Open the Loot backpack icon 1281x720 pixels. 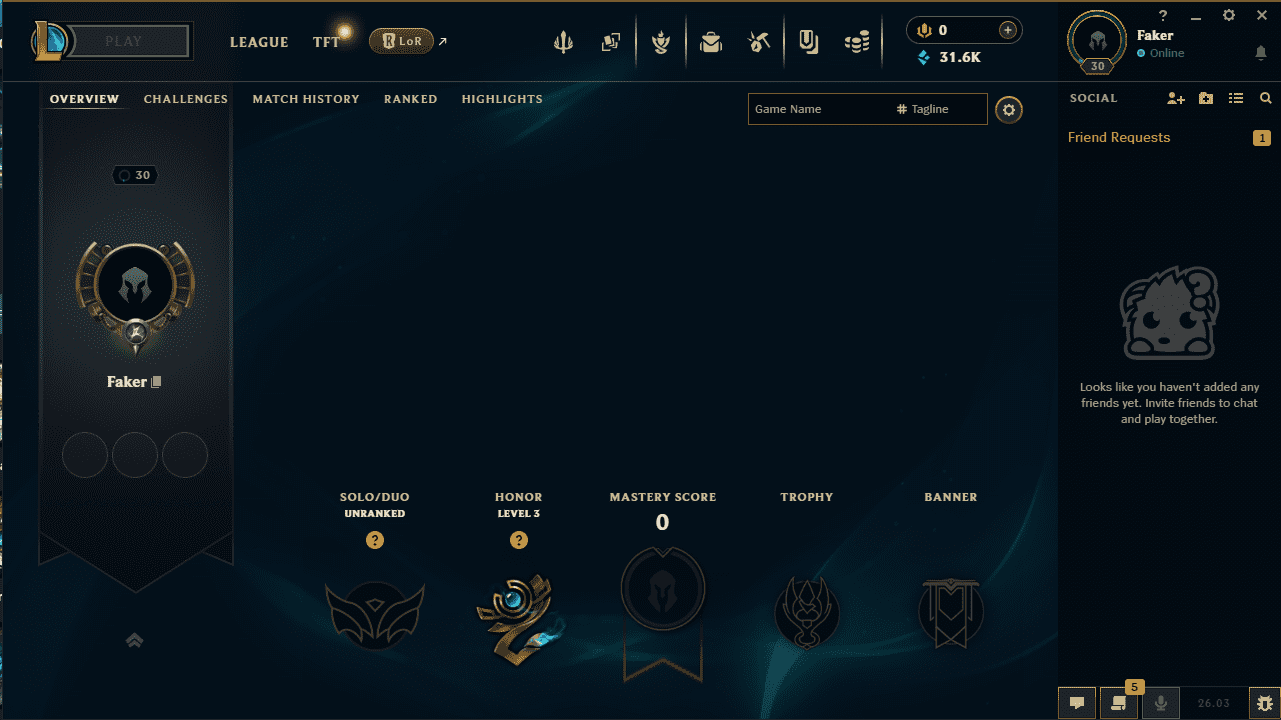[x=711, y=42]
